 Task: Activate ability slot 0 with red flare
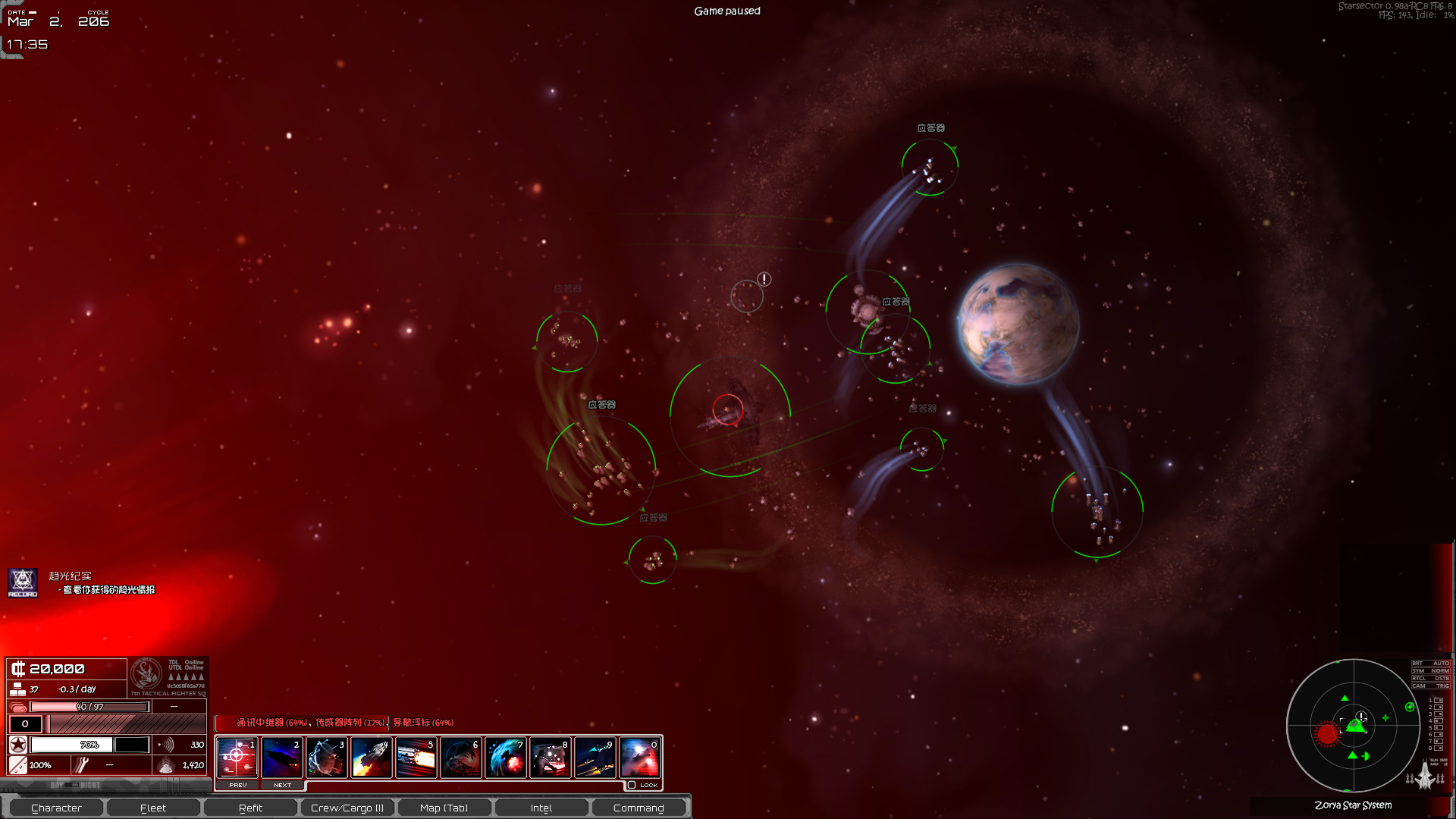(x=640, y=757)
